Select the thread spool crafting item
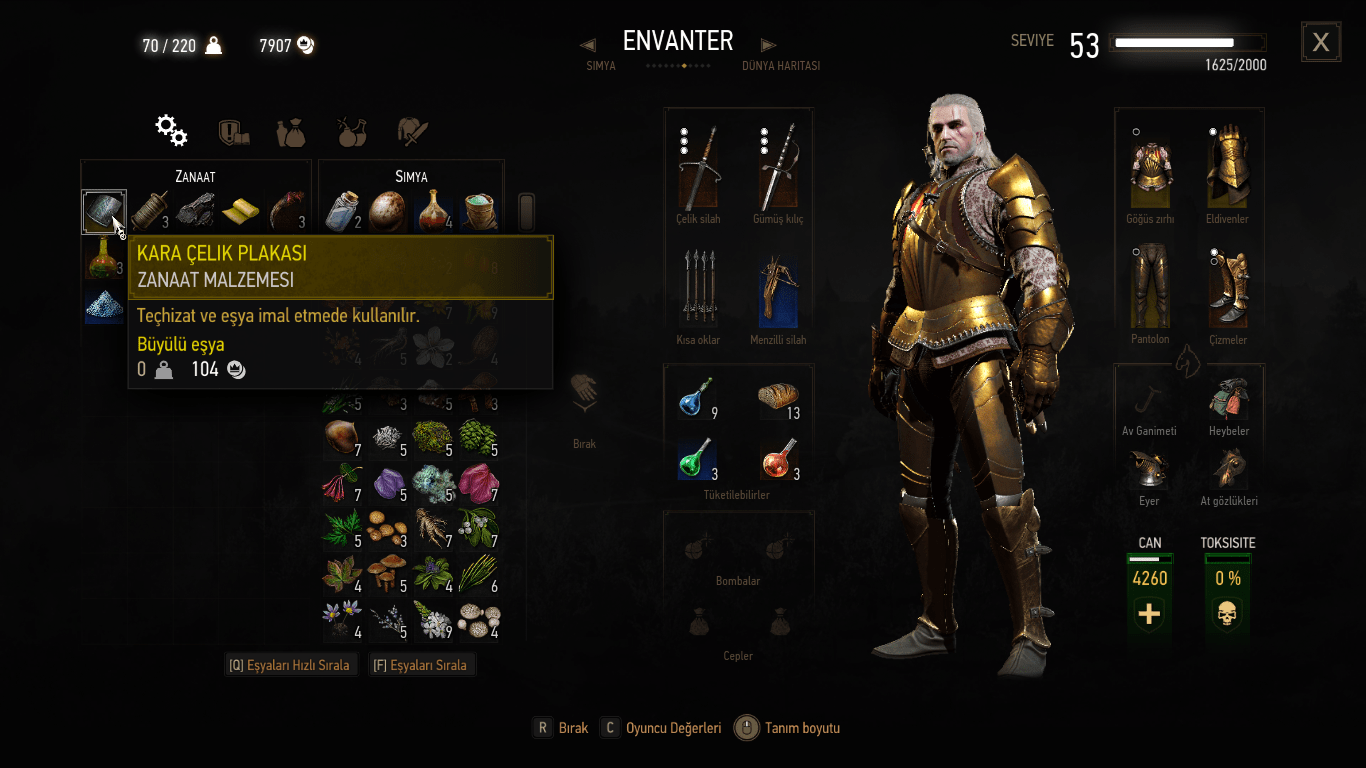Image resolution: width=1366 pixels, height=768 pixels. pos(150,211)
